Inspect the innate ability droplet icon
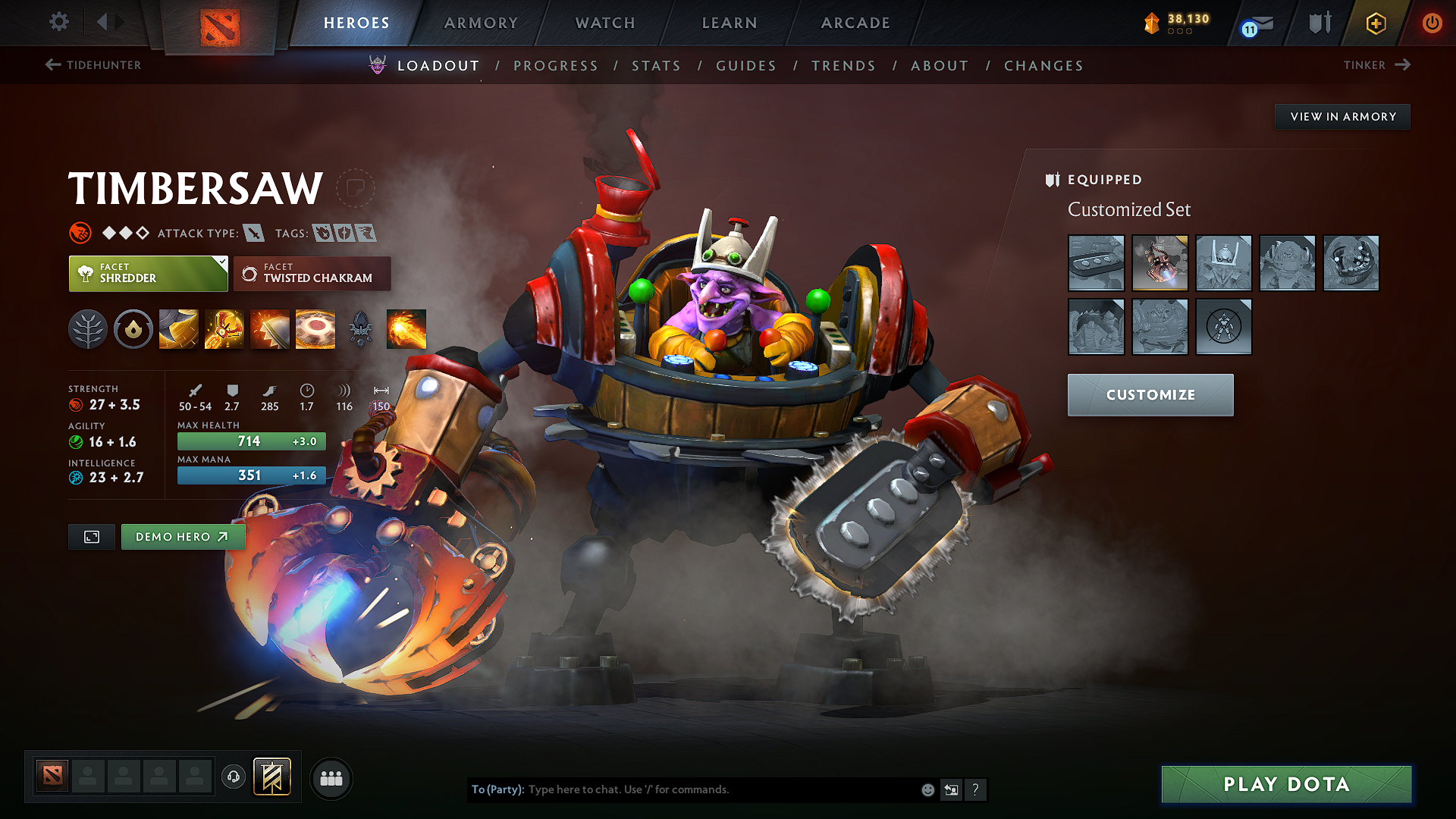1456x819 pixels. [133, 328]
